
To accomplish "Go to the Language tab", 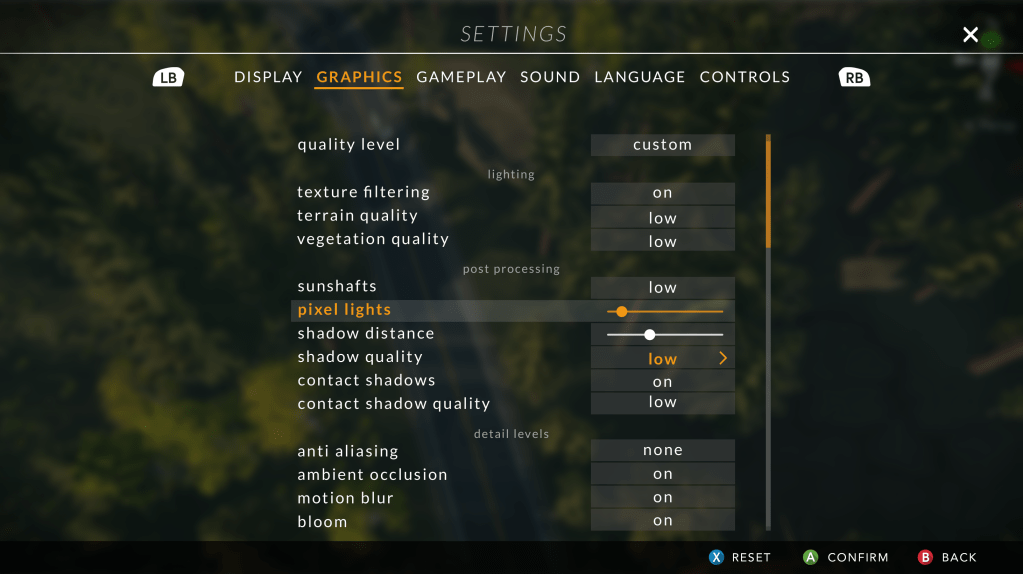I will click(x=640, y=77).
